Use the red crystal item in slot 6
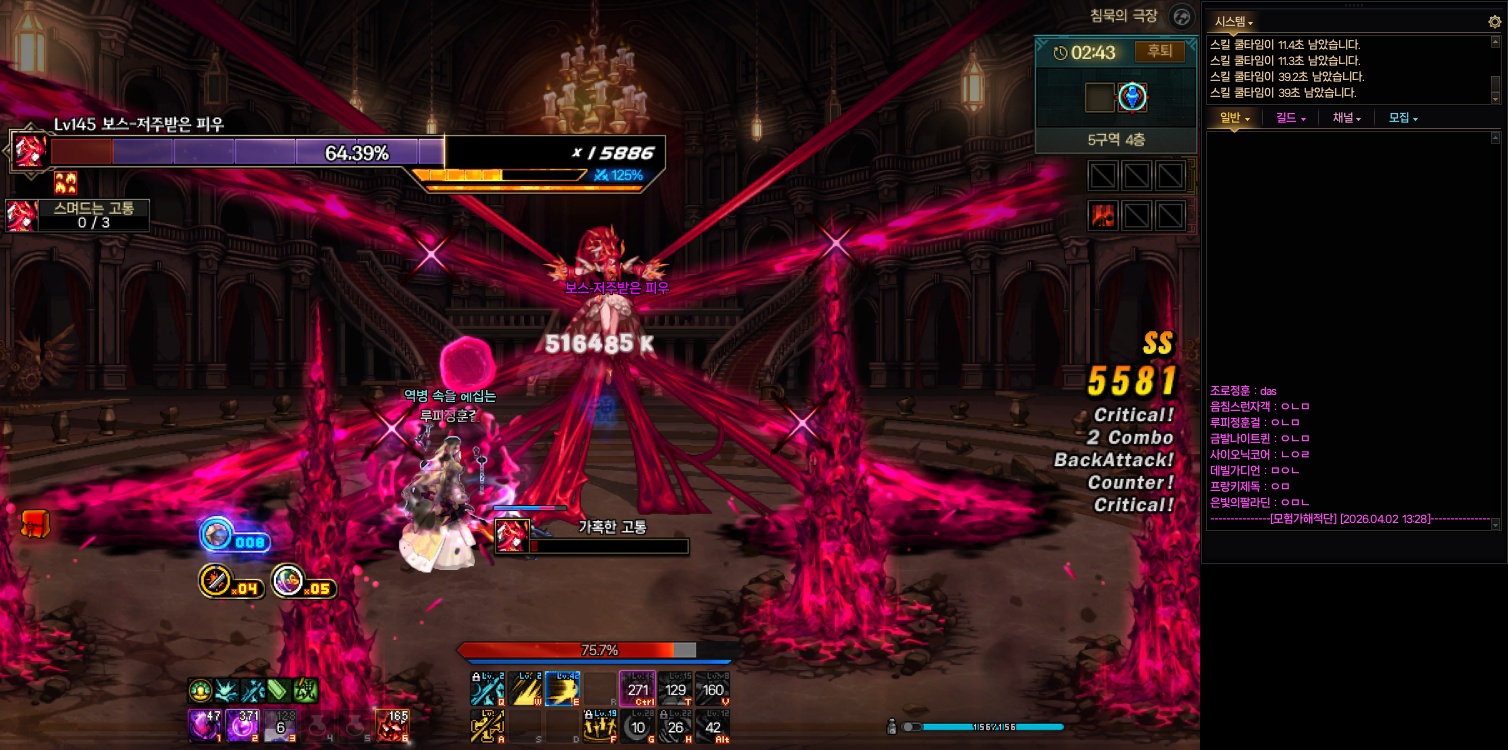The height and width of the screenshot is (750, 1508). coord(391,724)
